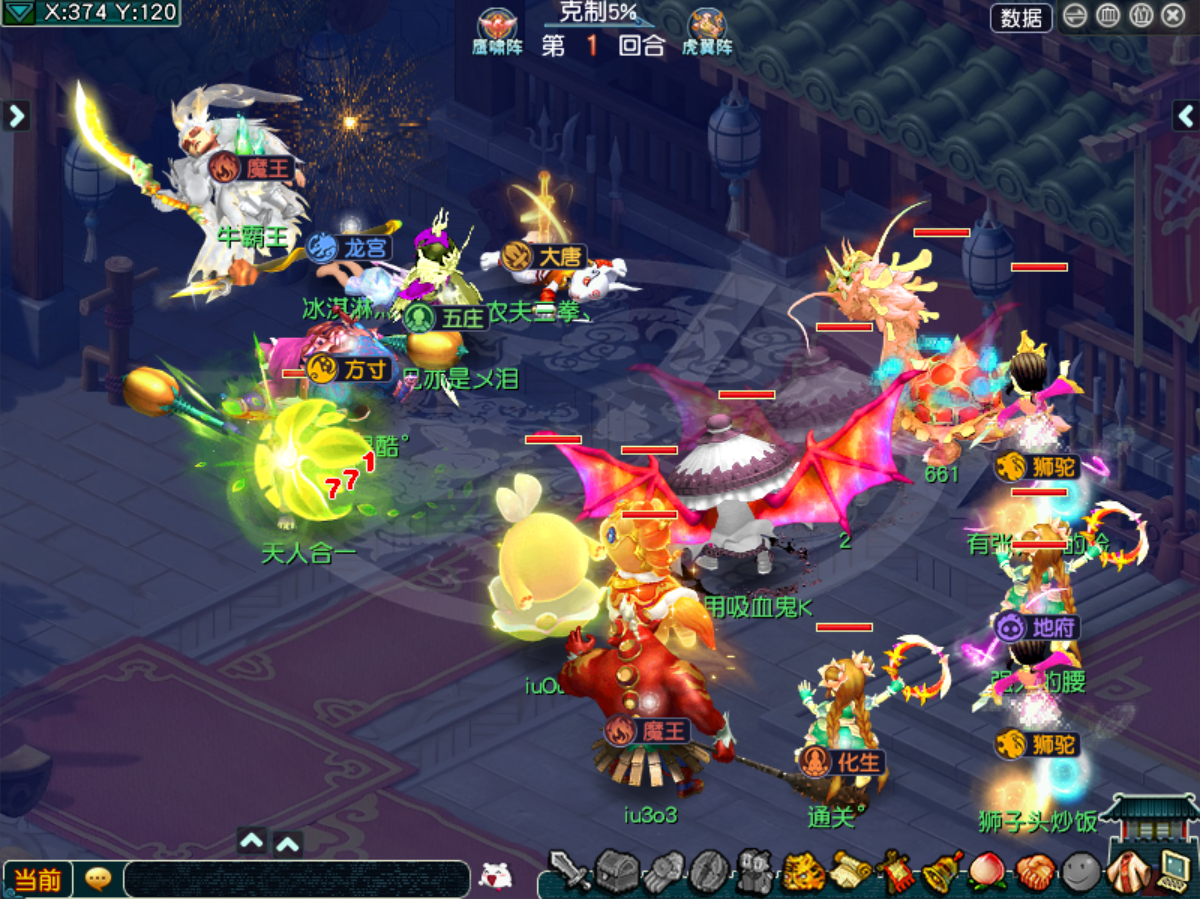Open the green dropdown arrow beside coordinates
Screen dimensions: 1200x899
(x=19, y=12)
